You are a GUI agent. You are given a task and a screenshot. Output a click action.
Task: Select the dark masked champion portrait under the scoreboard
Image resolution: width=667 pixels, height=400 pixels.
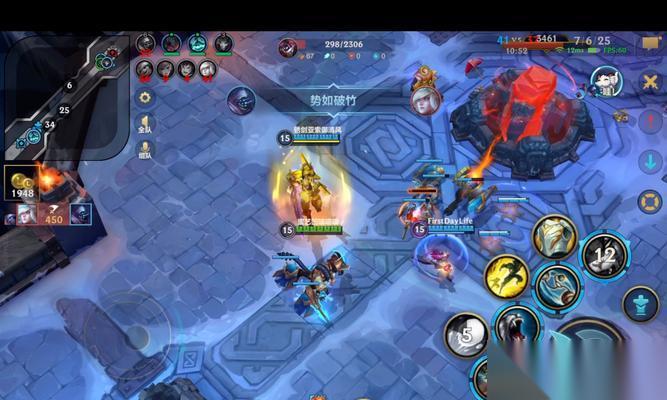pos(241,99)
